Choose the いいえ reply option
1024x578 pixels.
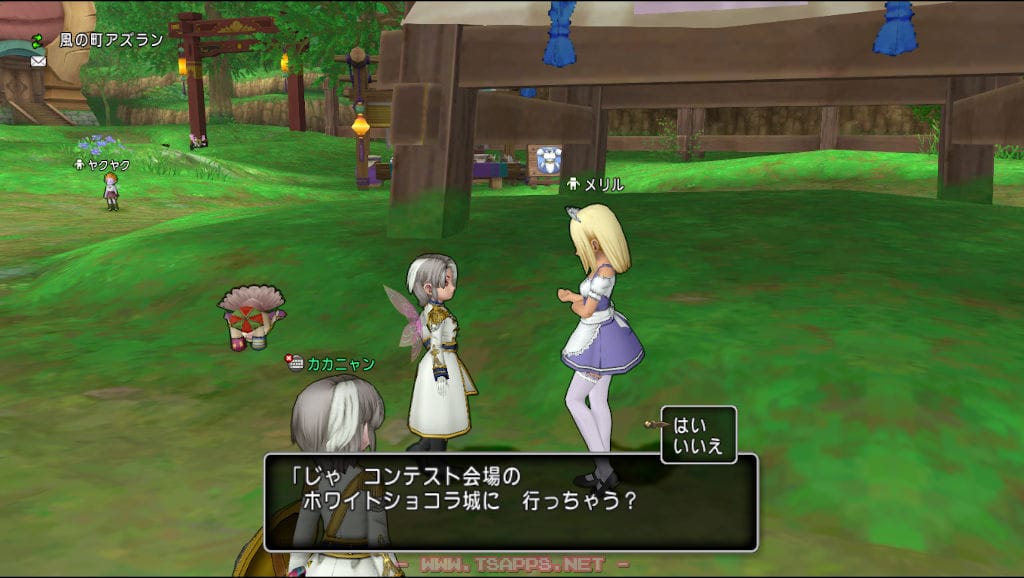(698, 446)
